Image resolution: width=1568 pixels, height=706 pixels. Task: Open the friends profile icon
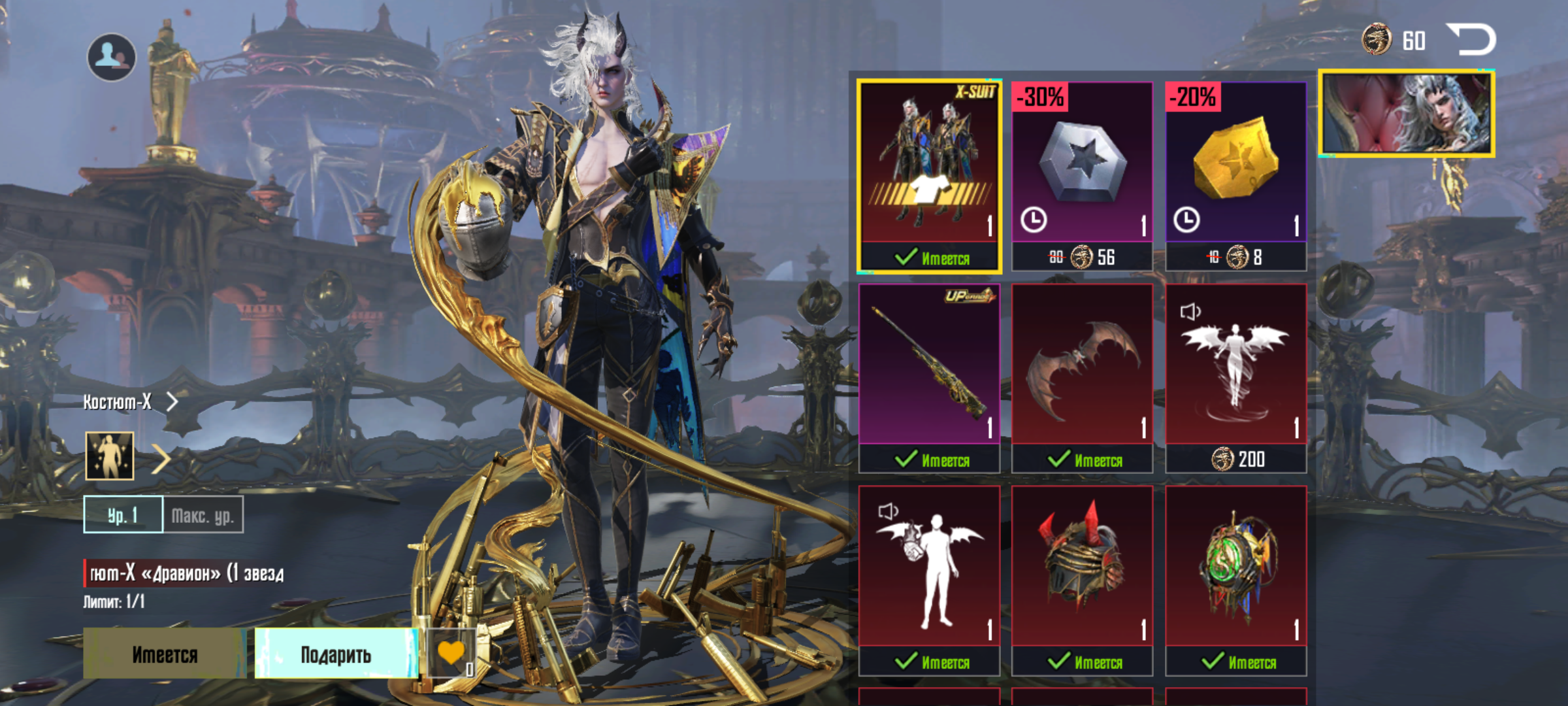111,58
